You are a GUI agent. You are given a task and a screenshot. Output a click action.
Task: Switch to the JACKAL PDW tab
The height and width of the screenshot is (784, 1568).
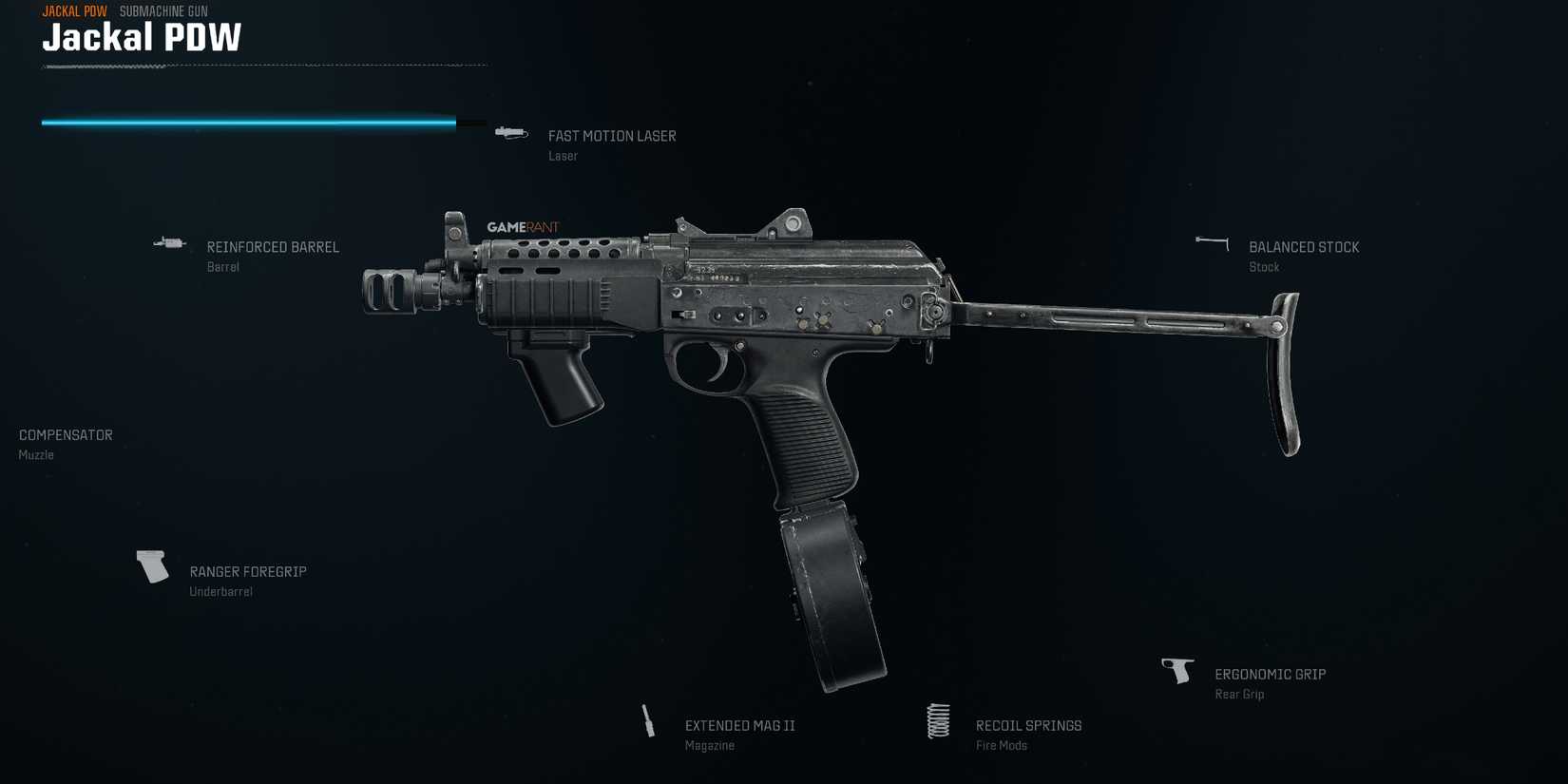73,11
